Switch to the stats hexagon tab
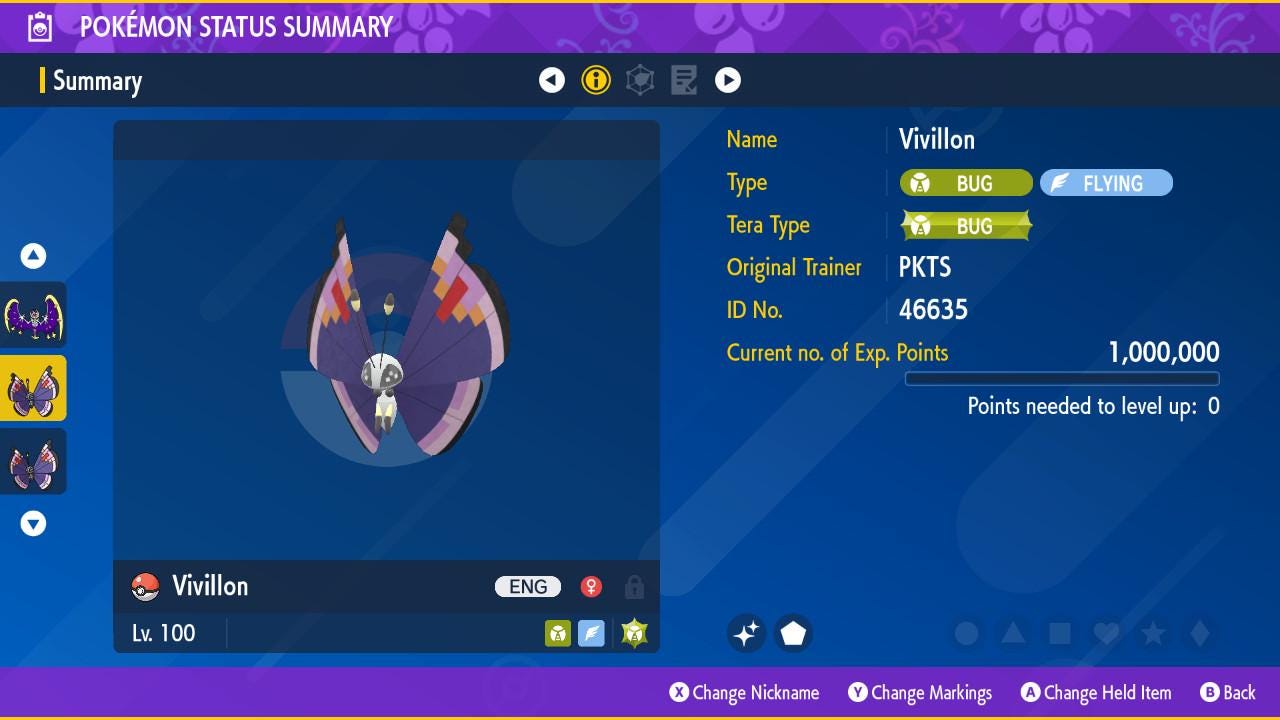This screenshot has height=720, width=1280. 640,80
